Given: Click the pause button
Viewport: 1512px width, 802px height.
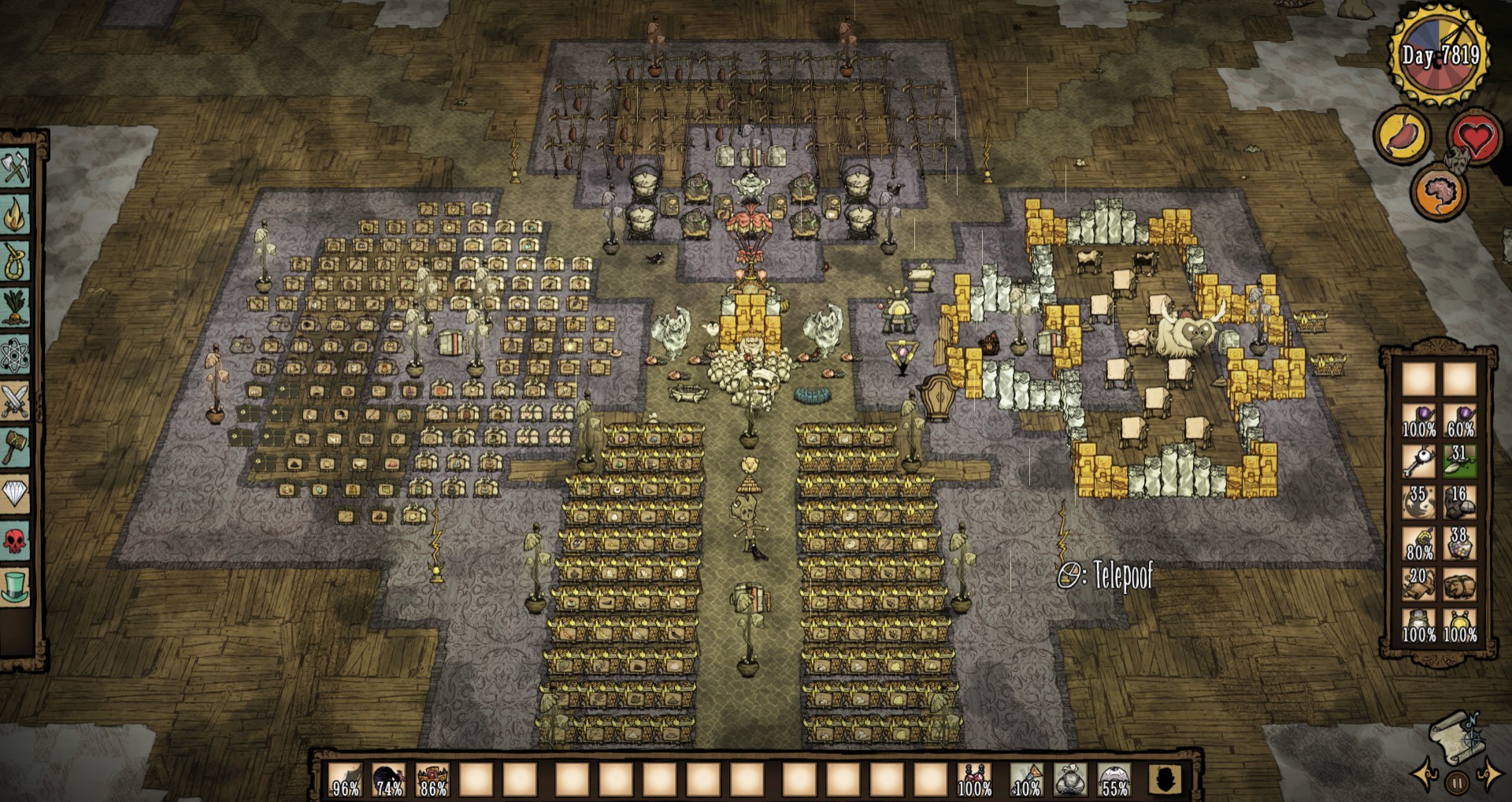Looking at the screenshot, I should click(1457, 784).
